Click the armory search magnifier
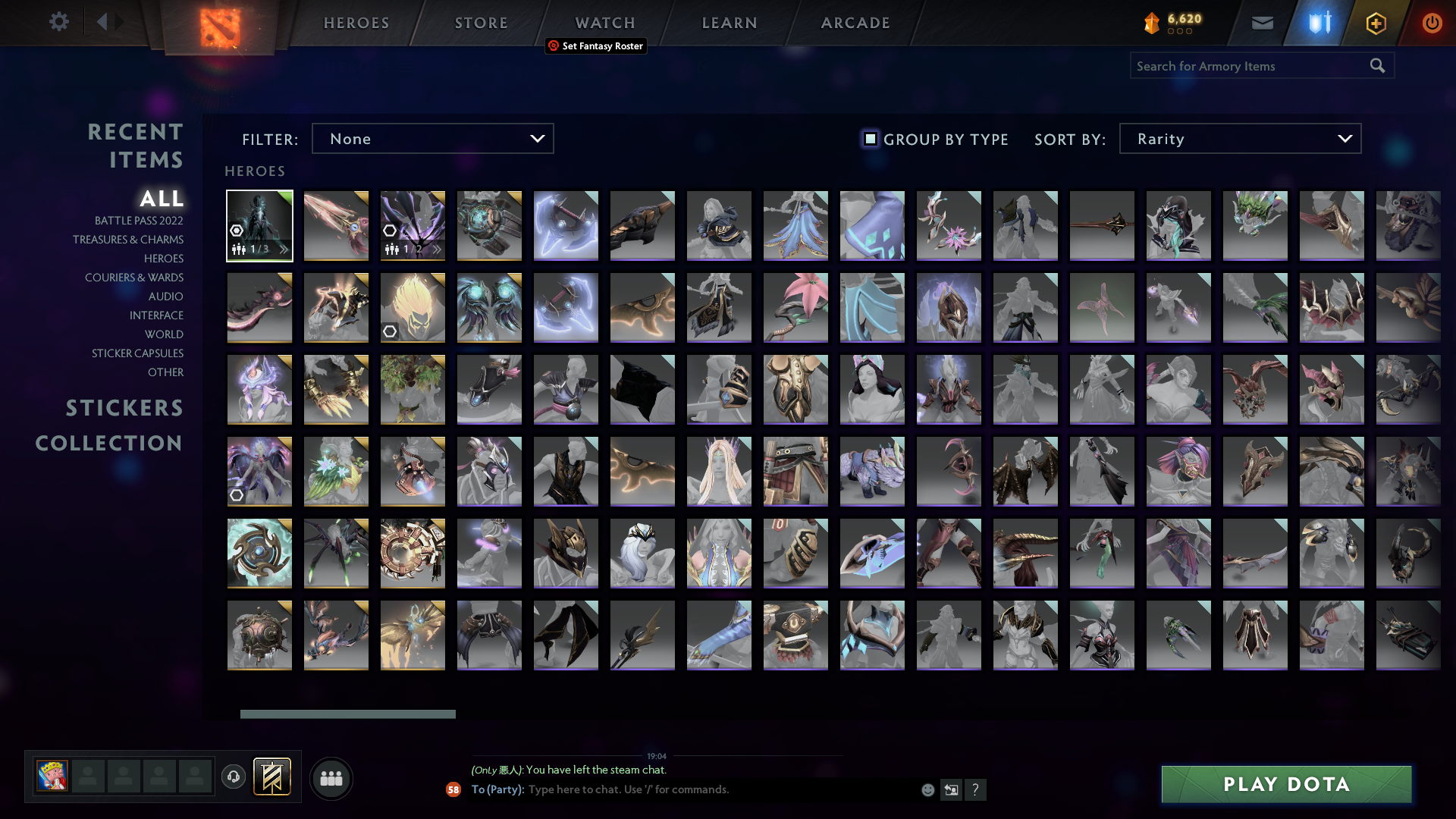This screenshot has height=819, width=1456. pos(1377,65)
